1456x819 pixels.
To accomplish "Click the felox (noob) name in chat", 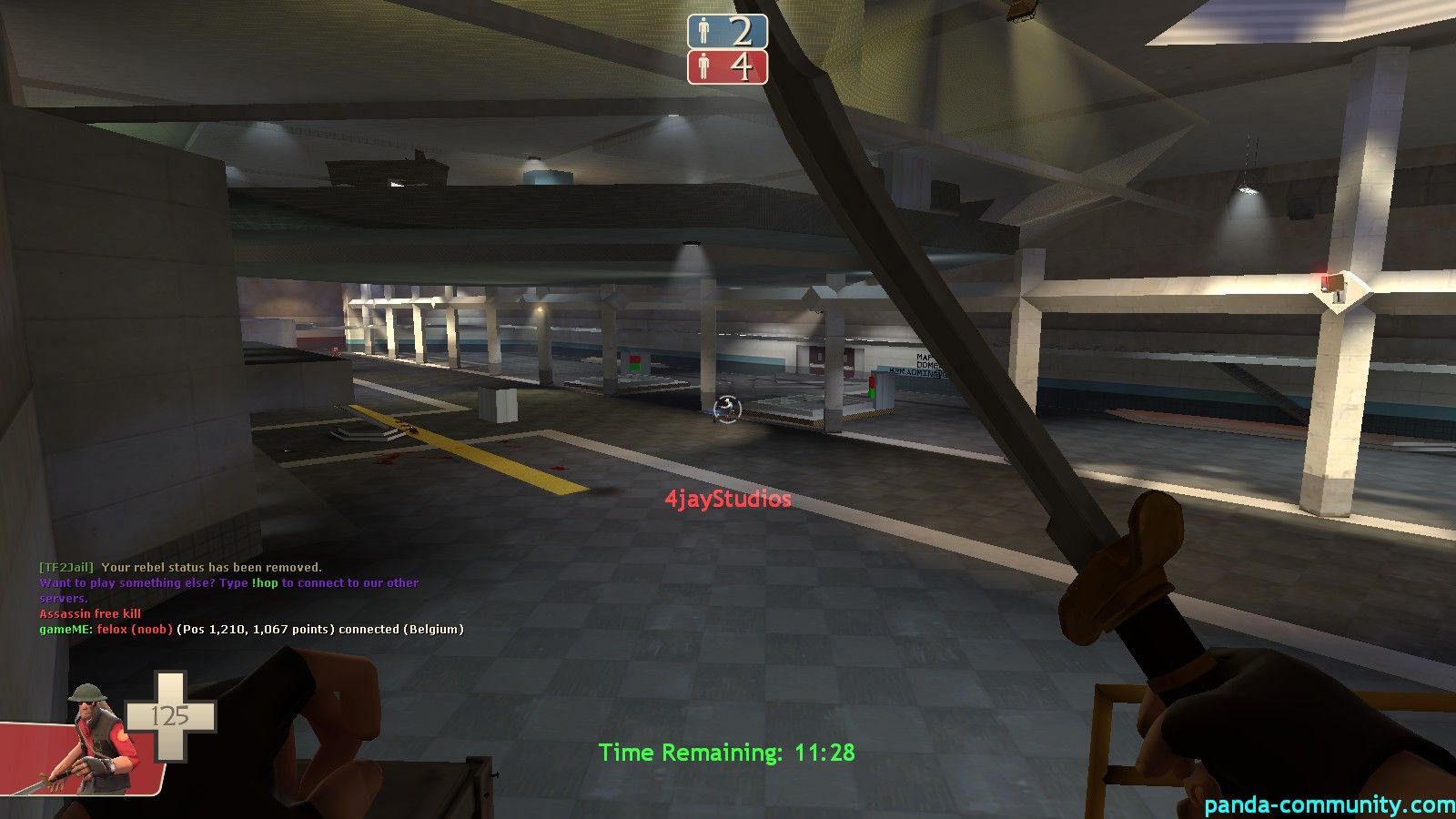I will [135, 629].
